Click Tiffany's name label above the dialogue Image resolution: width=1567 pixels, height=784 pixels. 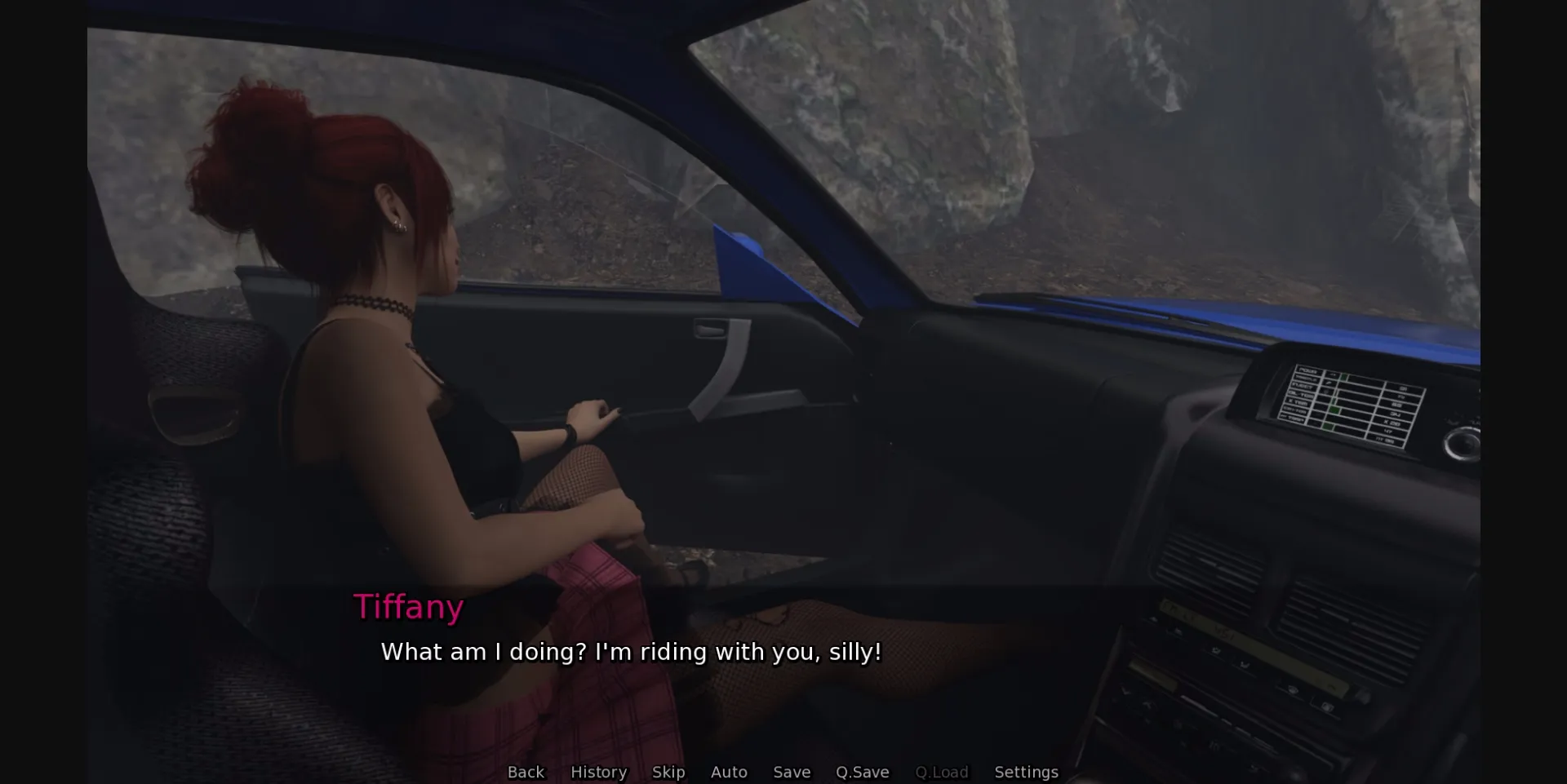pos(408,606)
